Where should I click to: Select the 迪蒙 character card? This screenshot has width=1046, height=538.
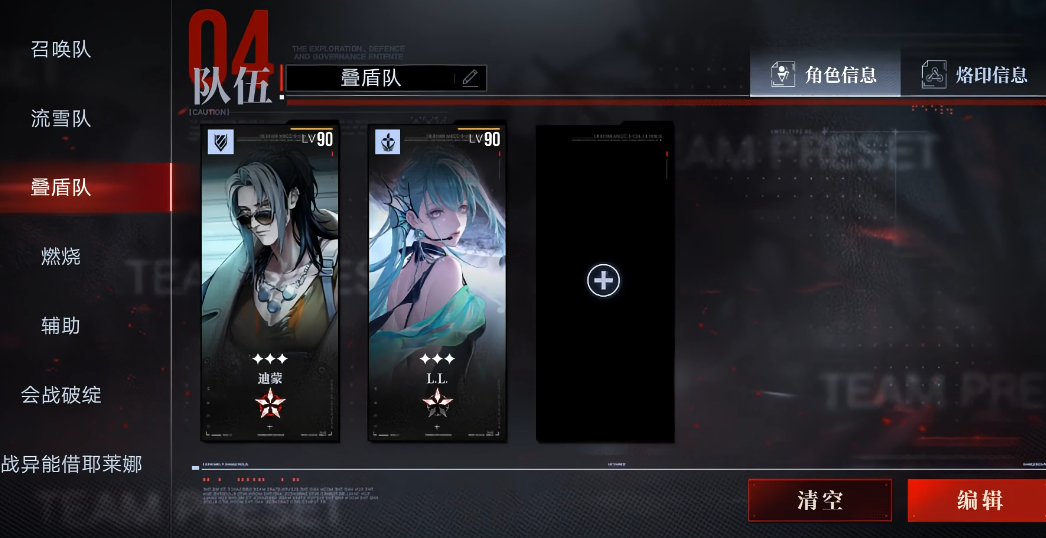click(270, 282)
